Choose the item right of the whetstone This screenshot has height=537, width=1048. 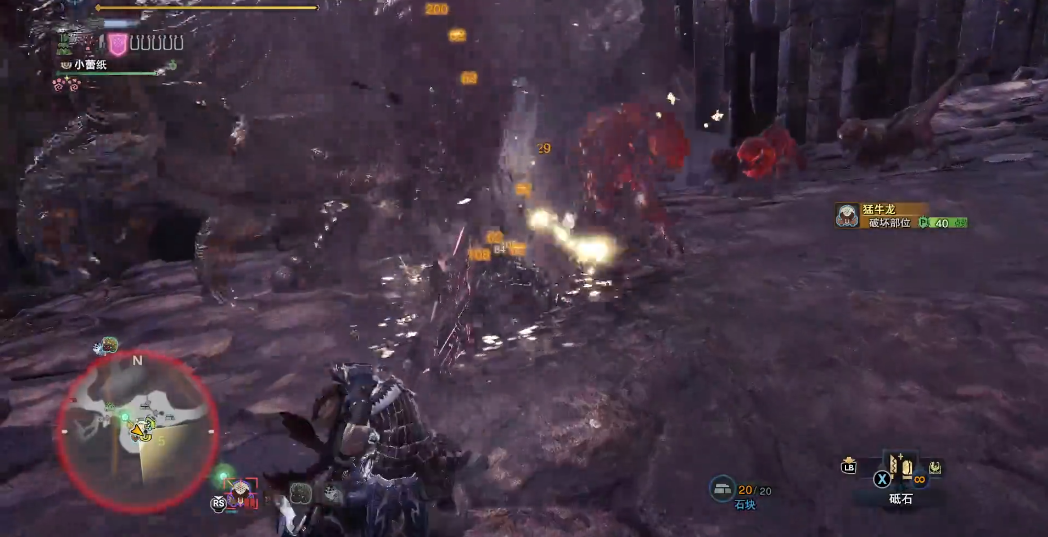tap(934, 467)
